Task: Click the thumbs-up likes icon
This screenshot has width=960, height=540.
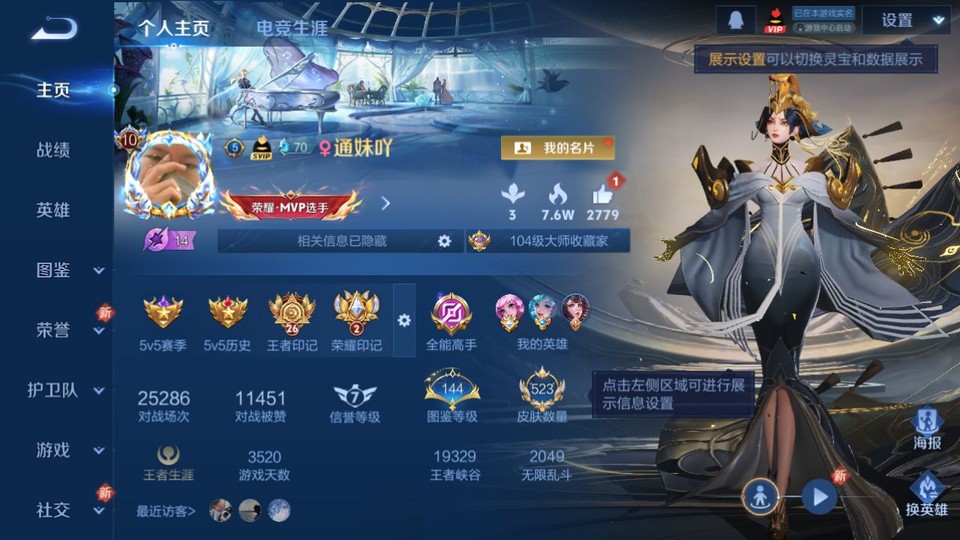Action: (x=603, y=195)
